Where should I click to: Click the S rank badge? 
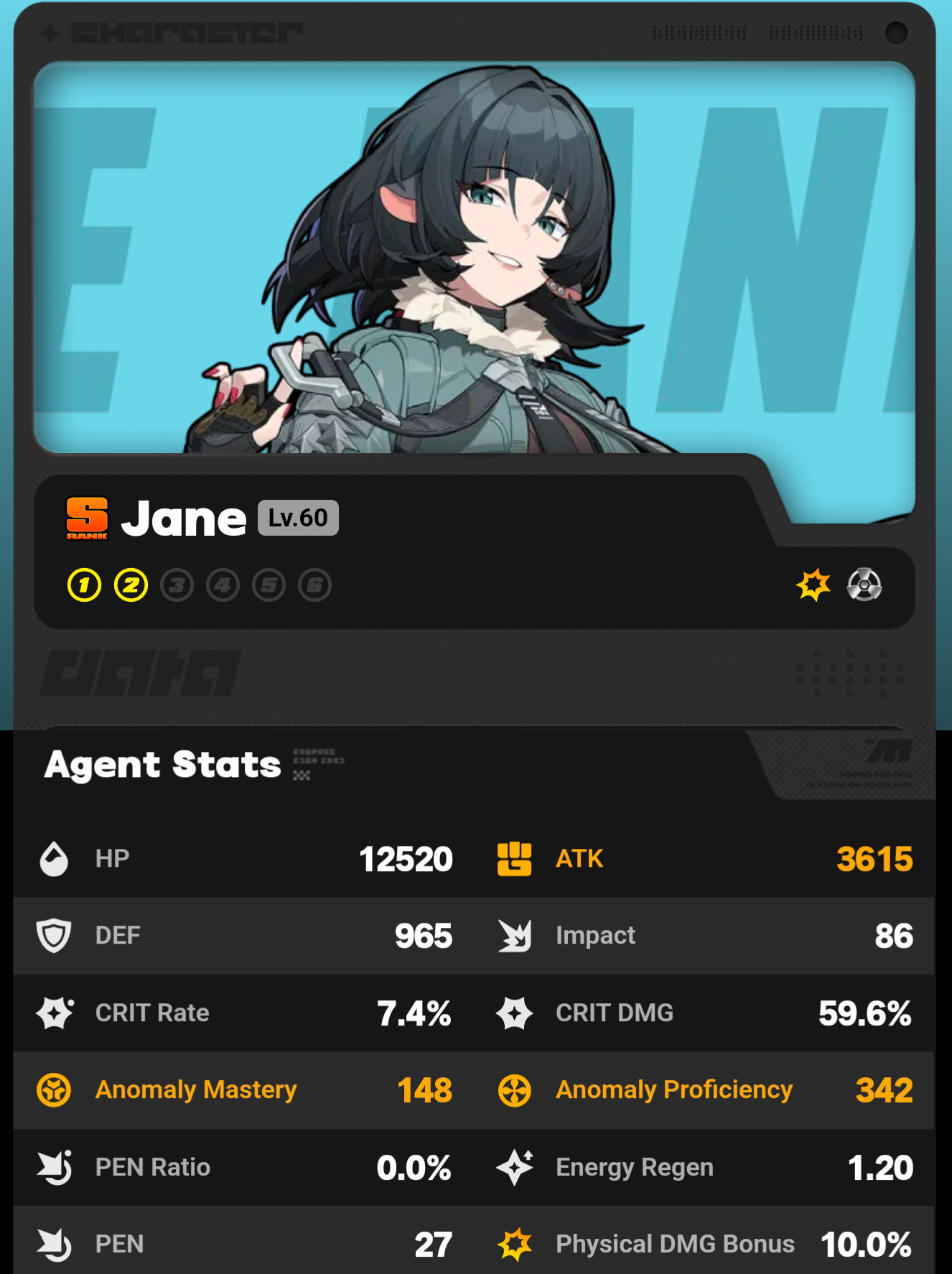click(86, 518)
